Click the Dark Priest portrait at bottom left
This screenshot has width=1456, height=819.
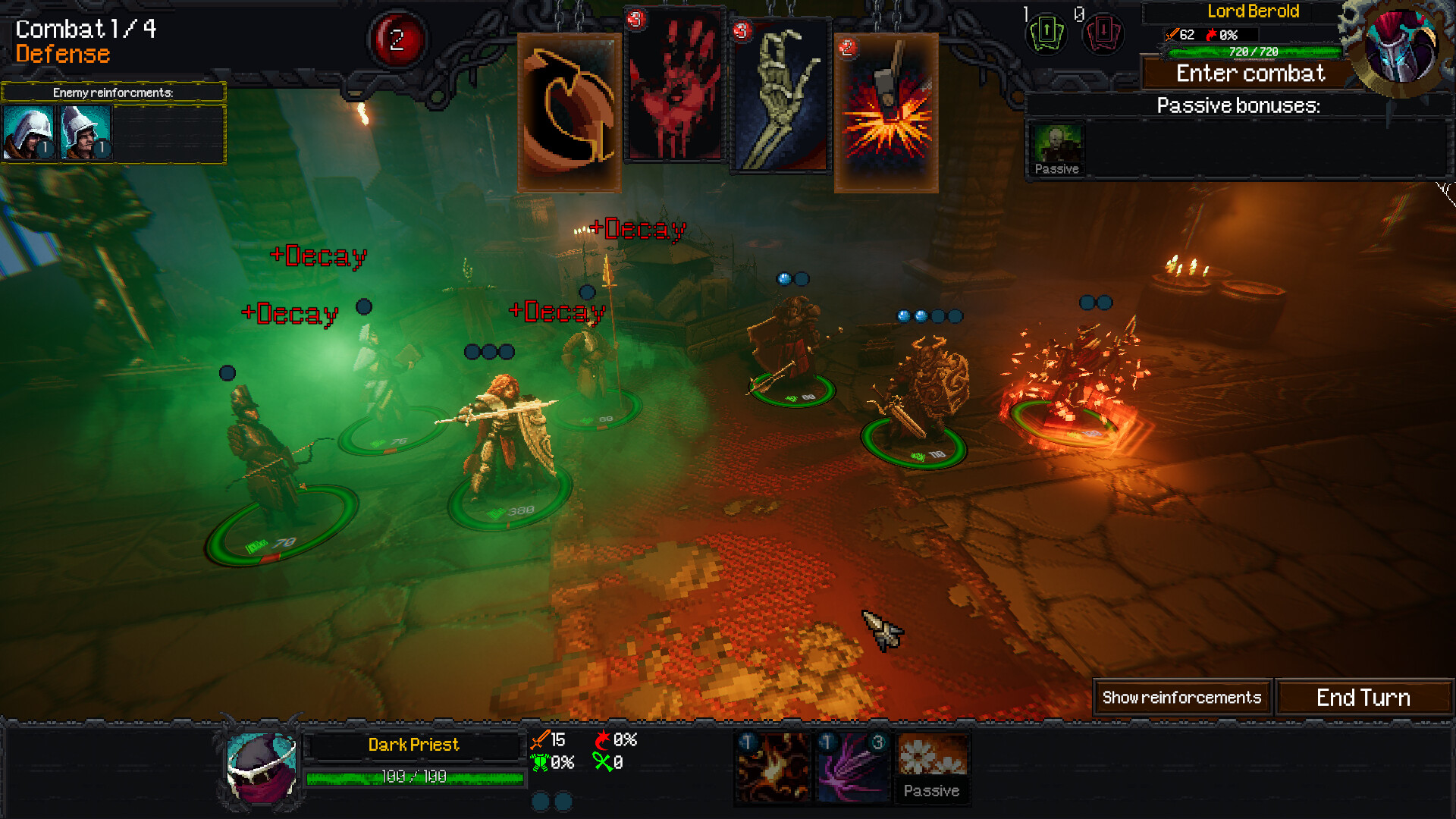coord(258,766)
